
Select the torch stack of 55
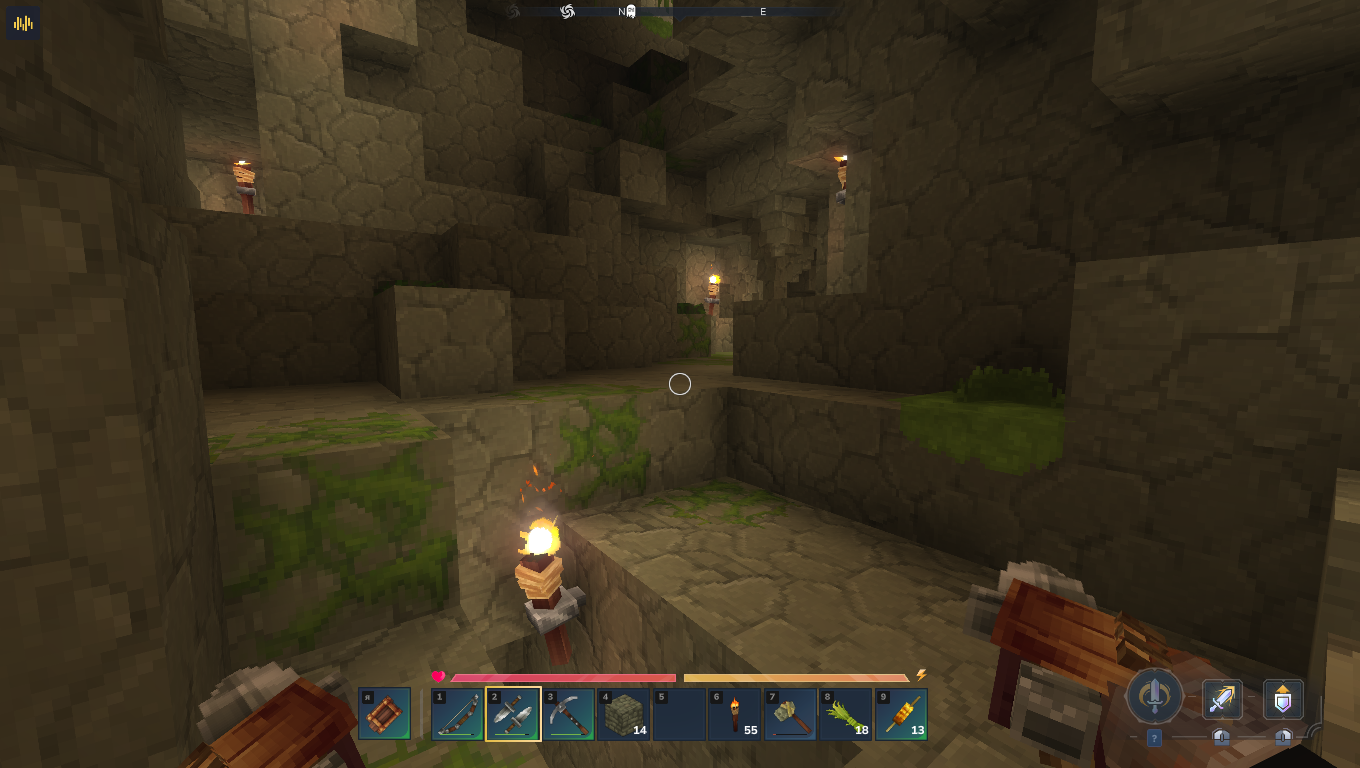tap(735, 714)
